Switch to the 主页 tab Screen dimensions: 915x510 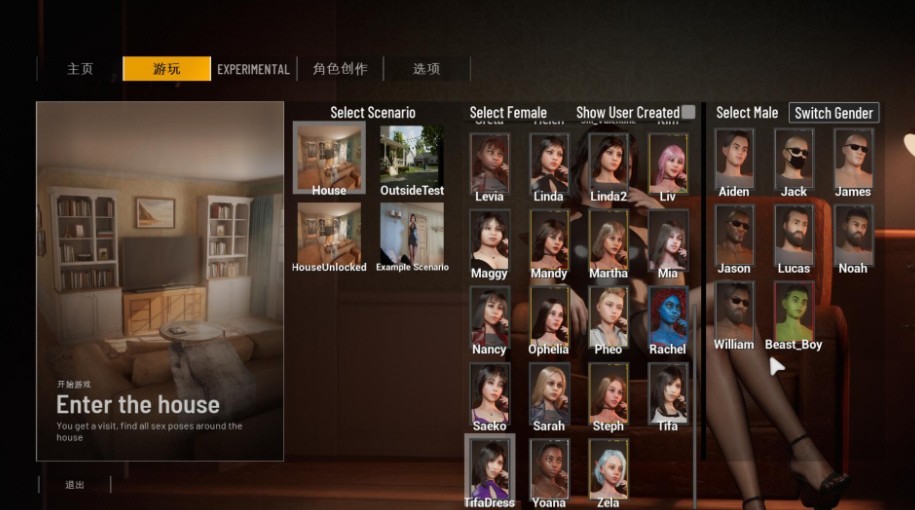[x=80, y=69]
